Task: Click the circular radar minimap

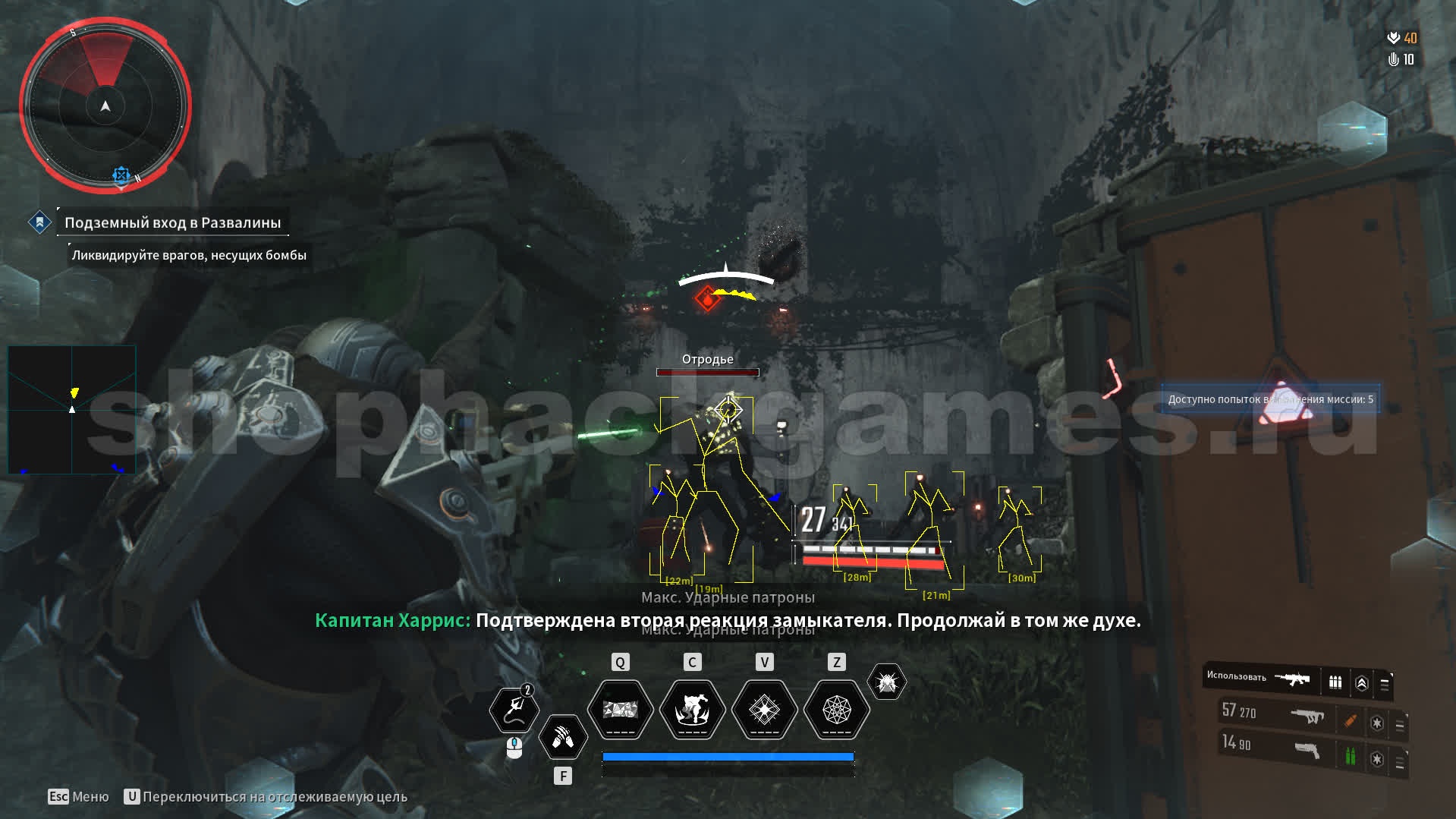Action: point(105,106)
